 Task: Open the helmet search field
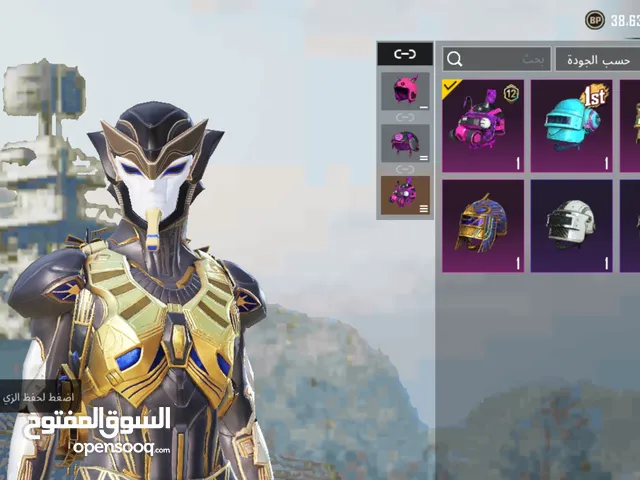496,60
